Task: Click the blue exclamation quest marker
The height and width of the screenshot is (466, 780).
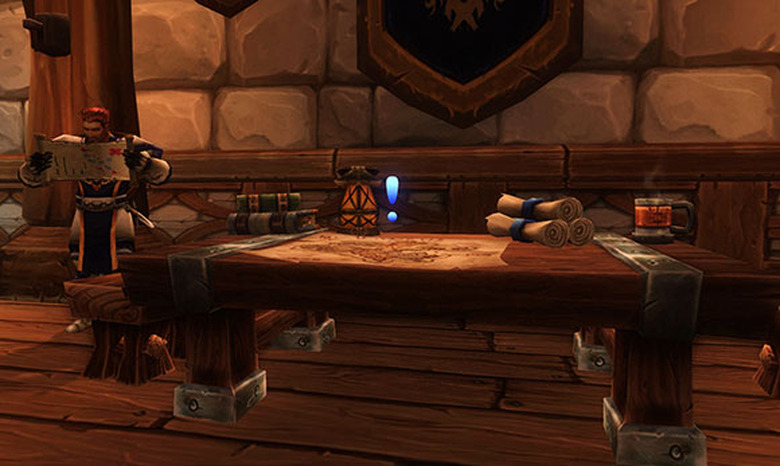Action: click(x=392, y=197)
